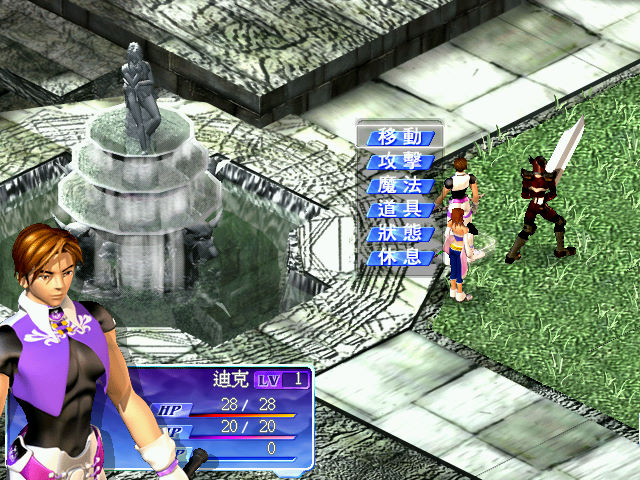View the 狀態 (Status) screen
This screenshot has height=480, width=640.
[x=400, y=234]
